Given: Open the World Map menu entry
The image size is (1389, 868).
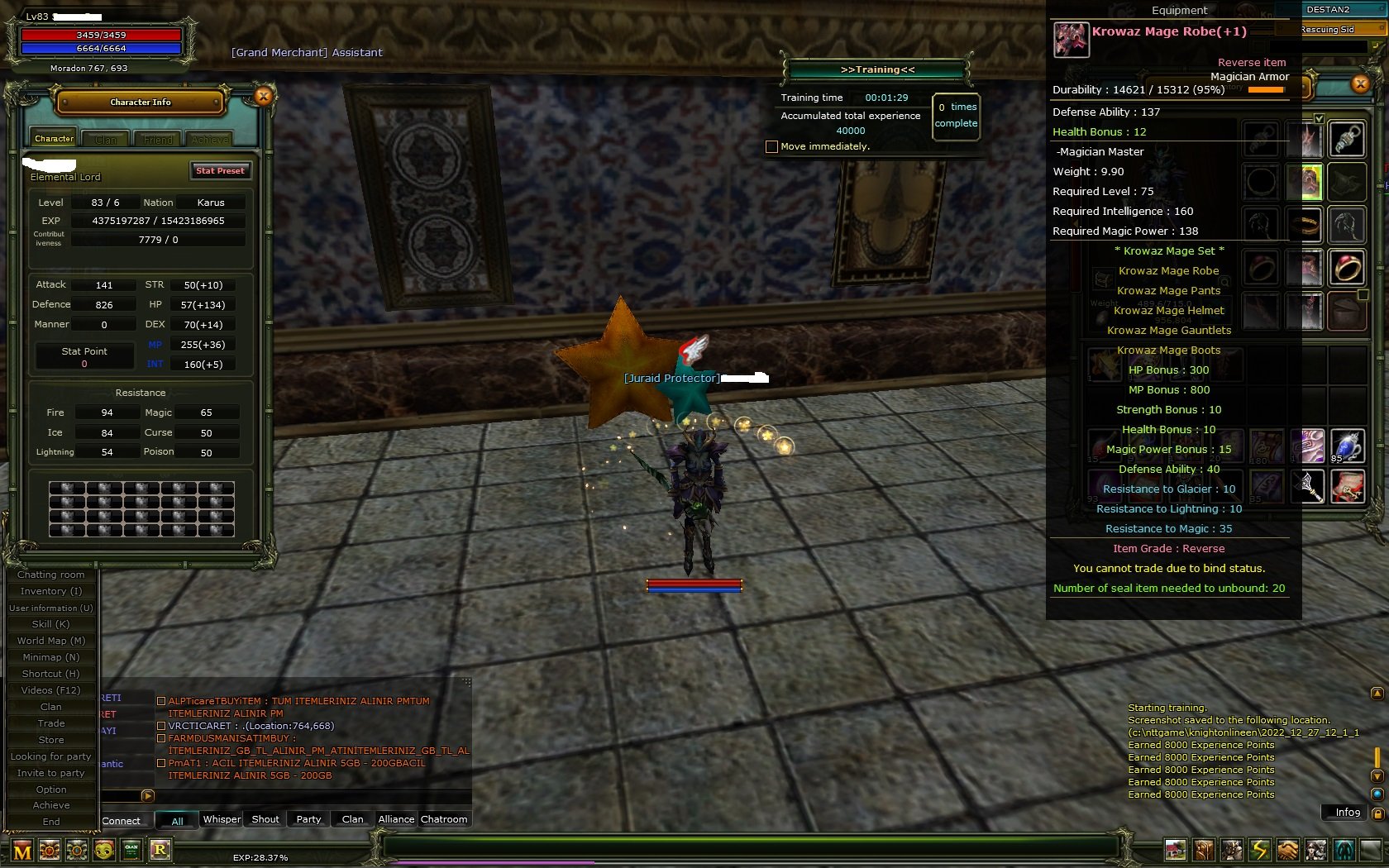Looking at the screenshot, I should [x=51, y=641].
